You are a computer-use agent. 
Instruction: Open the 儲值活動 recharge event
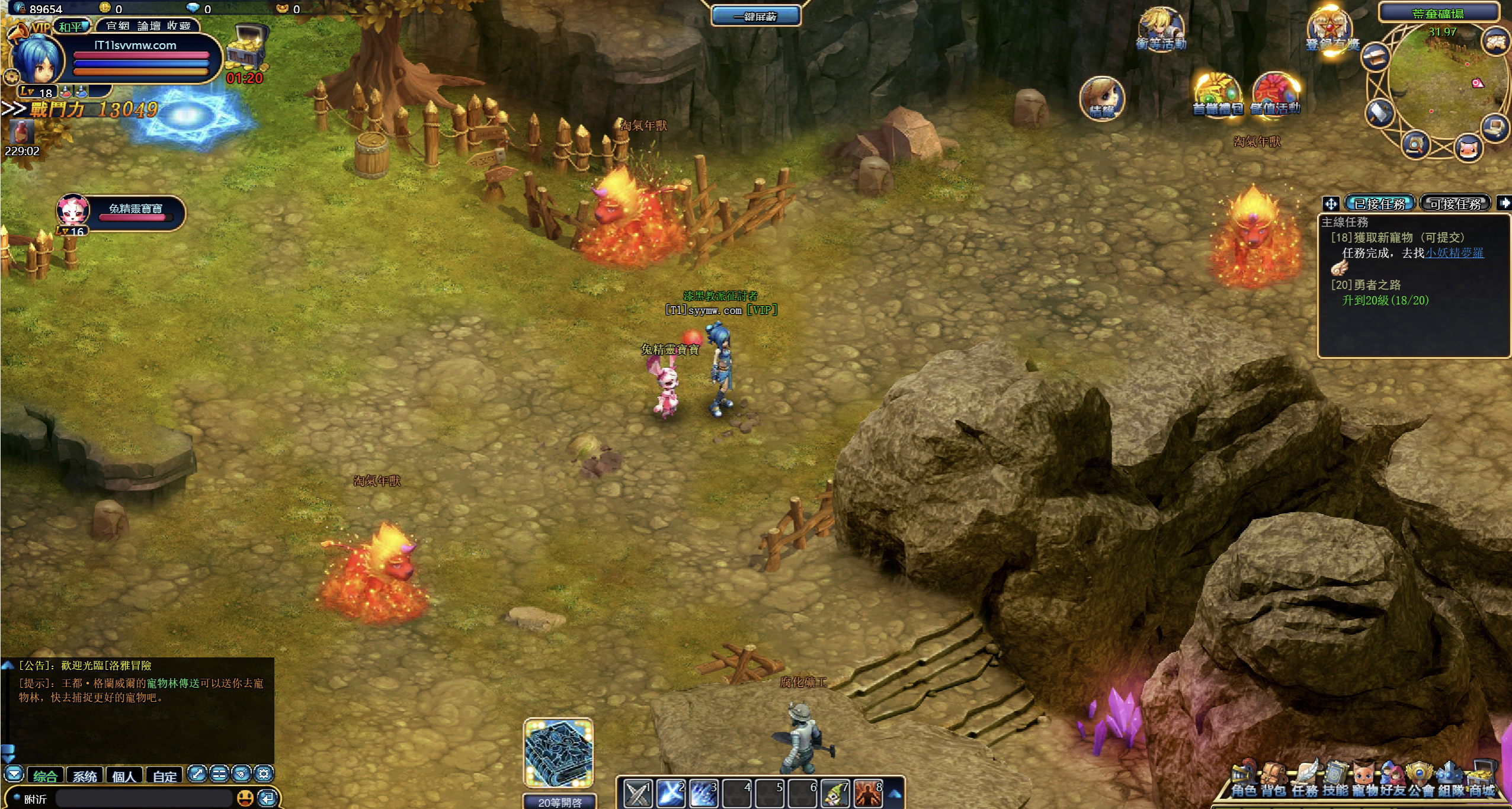(x=1276, y=95)
